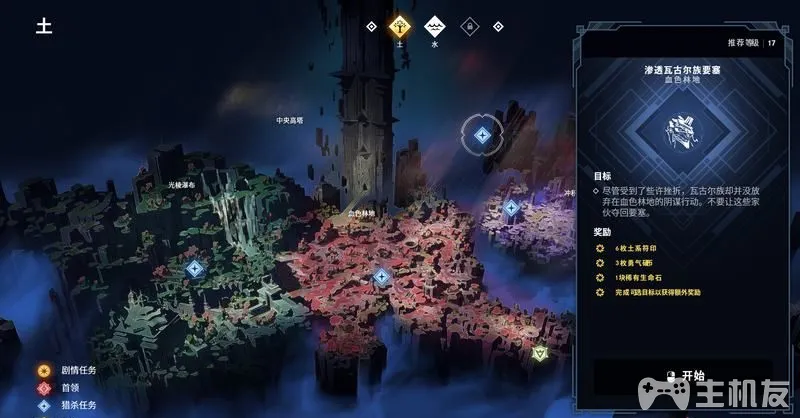Screen dimensions: 800x418
Task: Select the locked region tab with padlock
Action: point(467,26)
